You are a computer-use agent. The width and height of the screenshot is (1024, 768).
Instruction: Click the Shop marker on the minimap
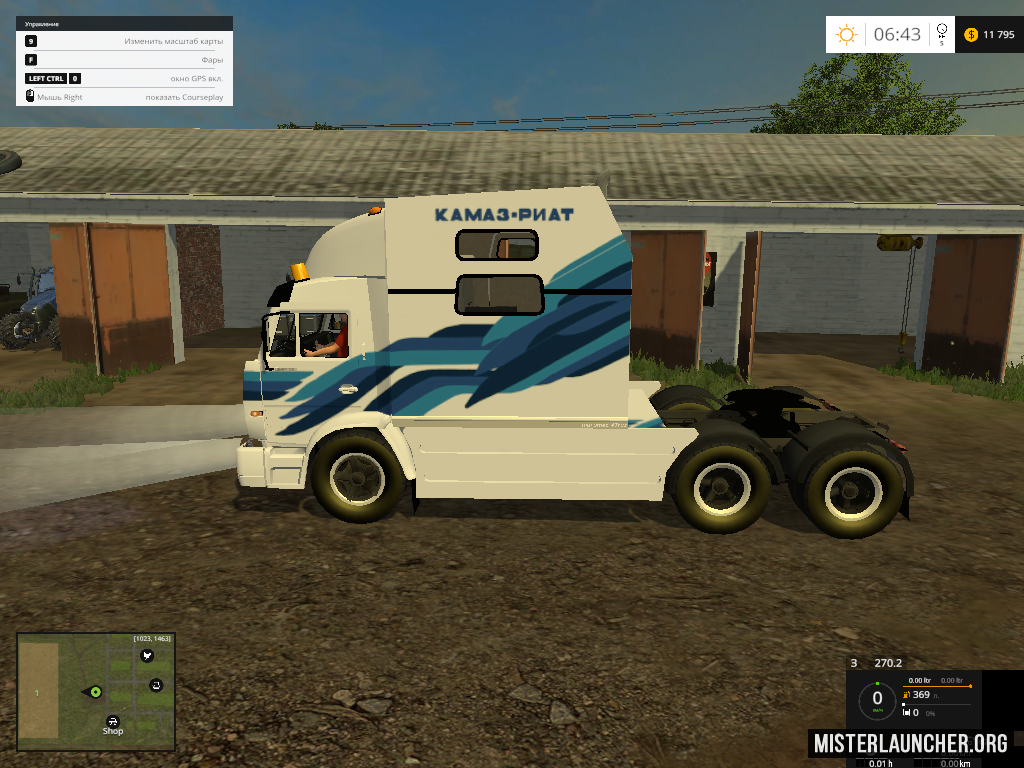point(113,720)
